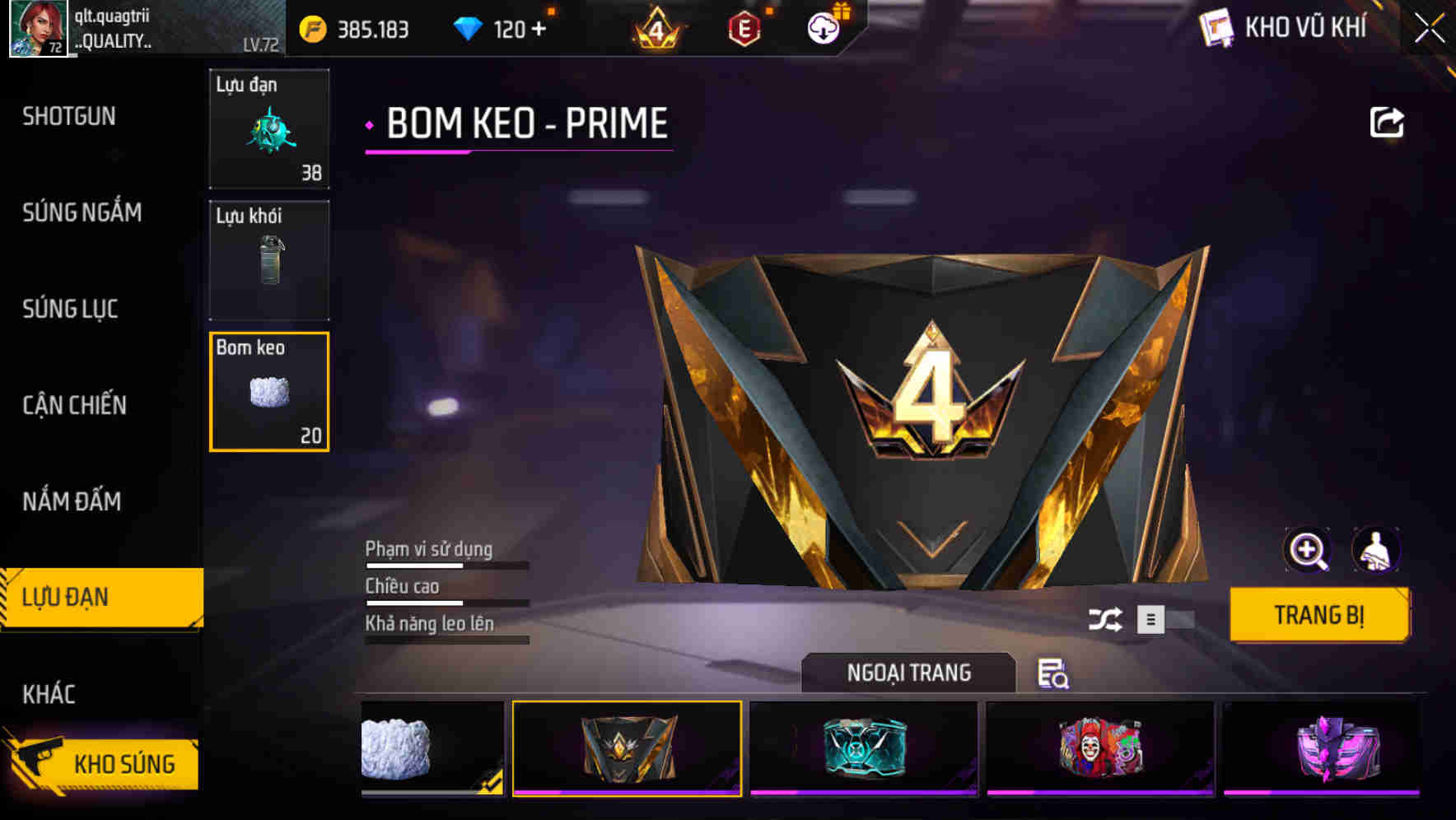Screen dimensions: 1456x820
Task: Click the diamond currency icon
Action: [x=469, y=27]
